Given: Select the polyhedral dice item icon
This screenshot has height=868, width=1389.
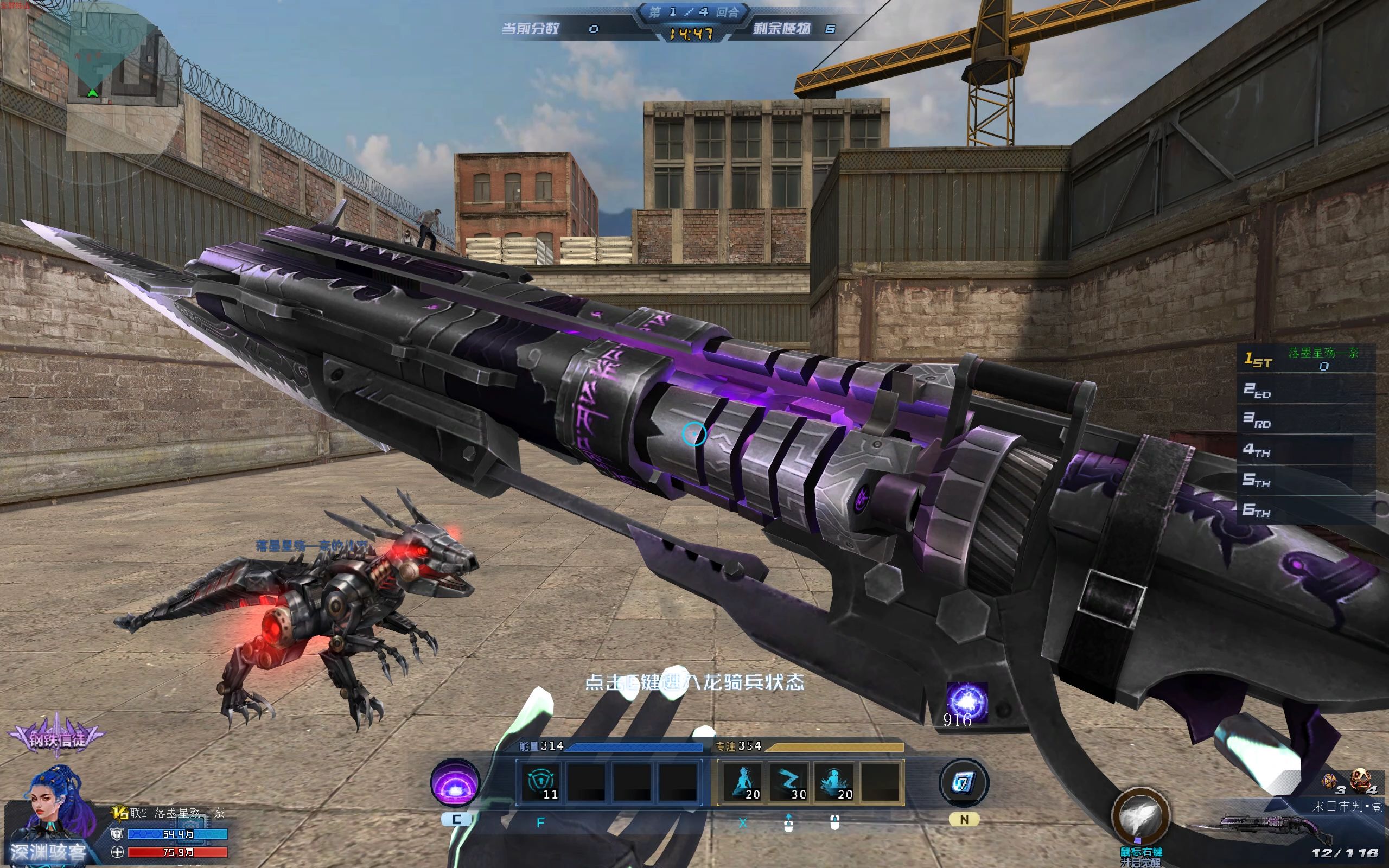Looking at the screenshot, I should [1330, 782].
